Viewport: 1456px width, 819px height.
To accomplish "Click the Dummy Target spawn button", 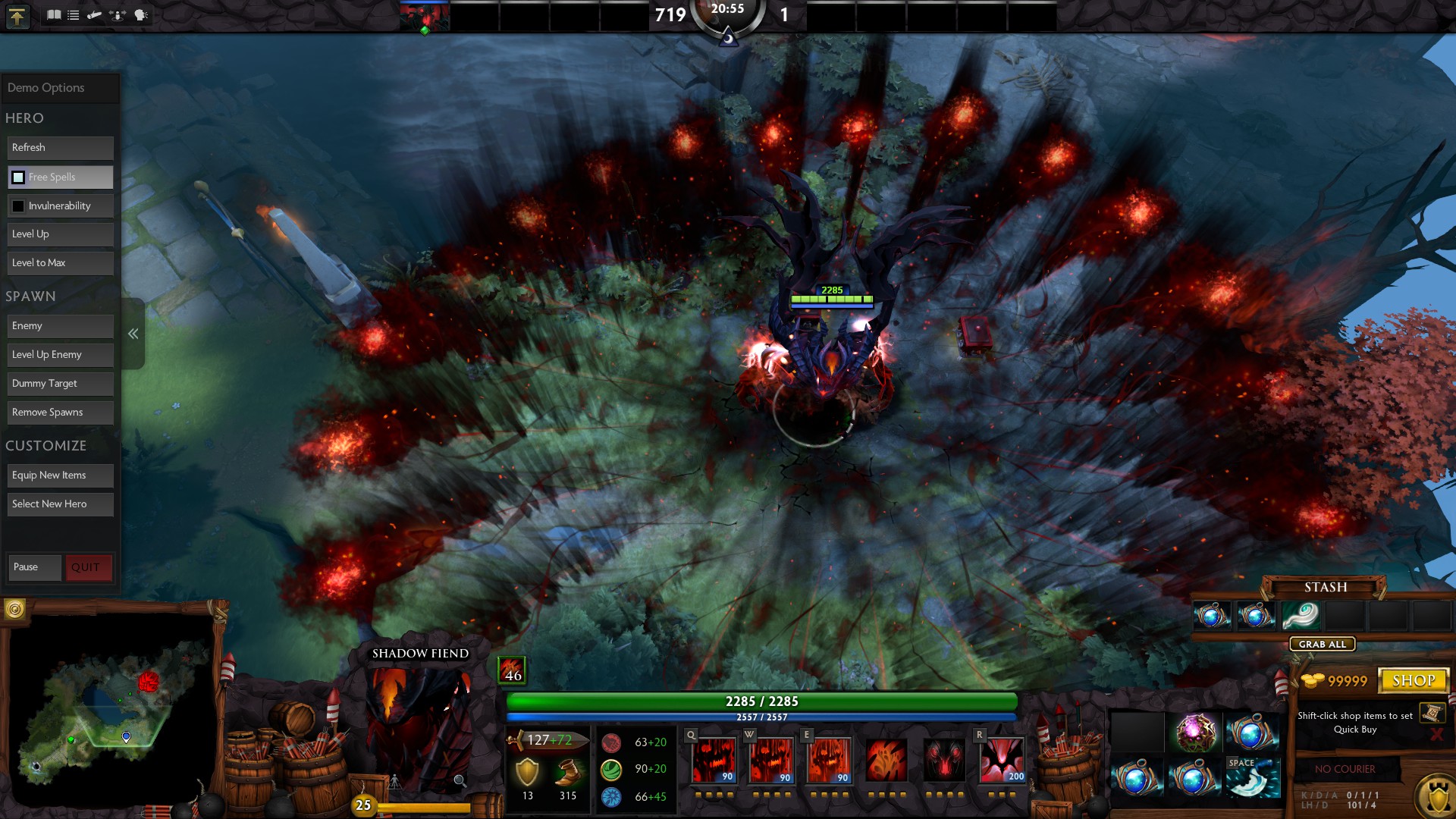I will (60, 383).
